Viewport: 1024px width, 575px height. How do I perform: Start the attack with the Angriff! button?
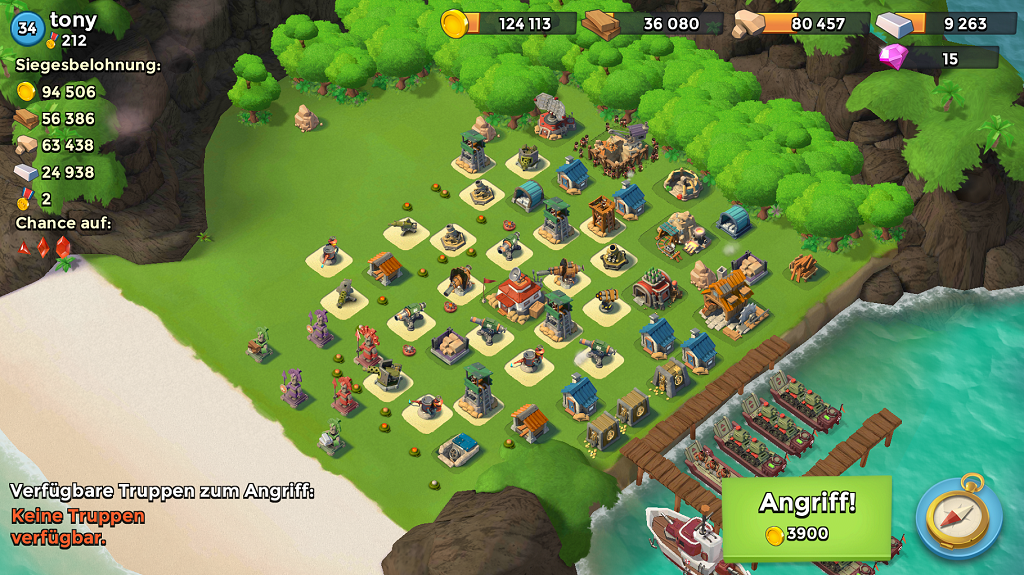coord(806,516)
